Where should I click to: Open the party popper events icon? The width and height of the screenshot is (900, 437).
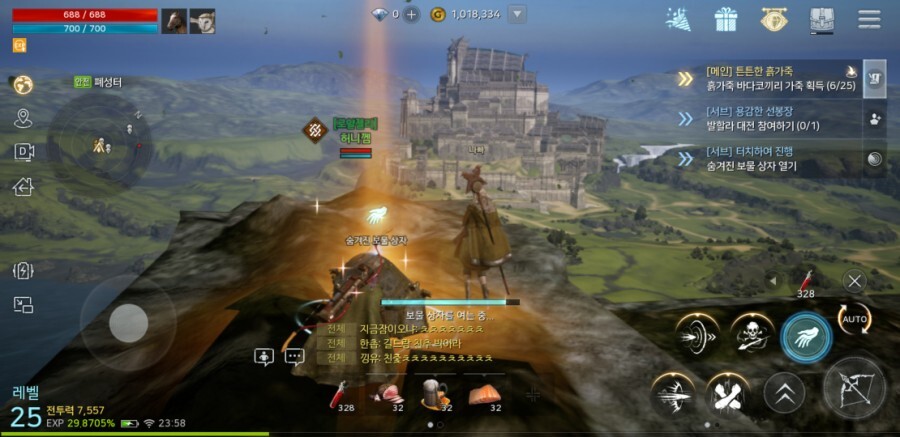(679, 19)
